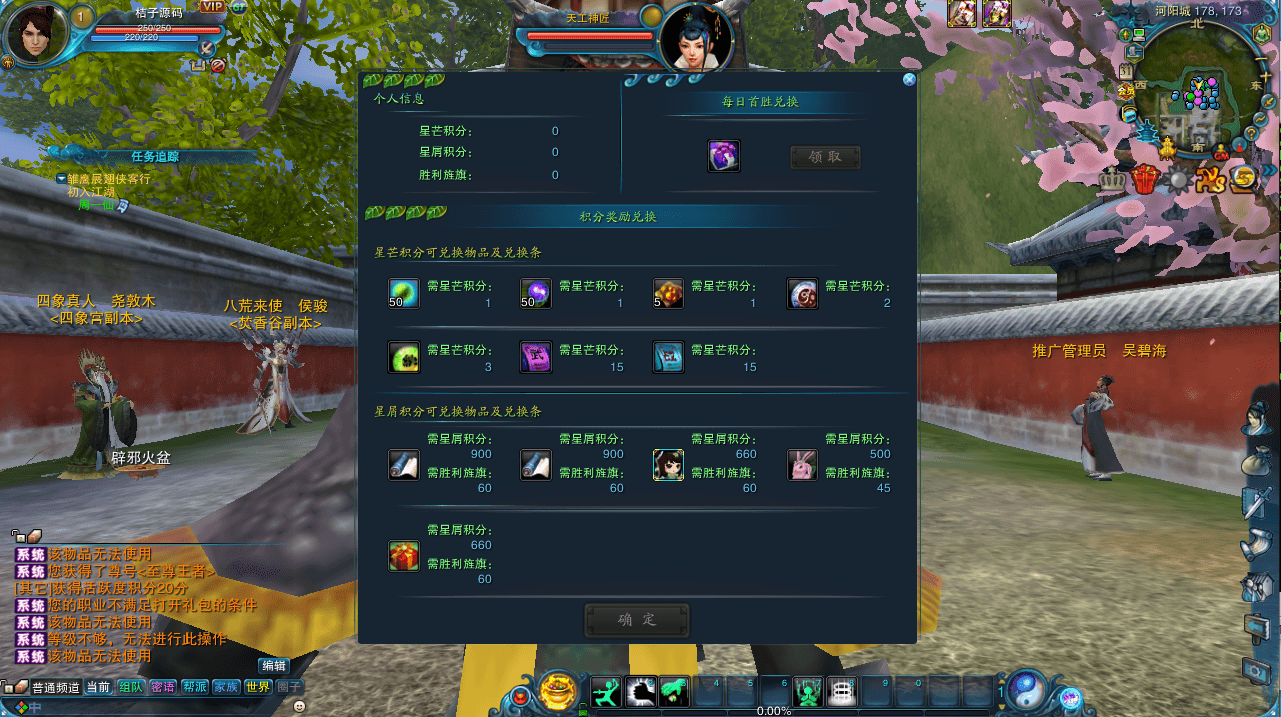The image size is (1281, 717).
Task: Open the calendar icon beside the minimap
Action: (x=1126, y=71)
